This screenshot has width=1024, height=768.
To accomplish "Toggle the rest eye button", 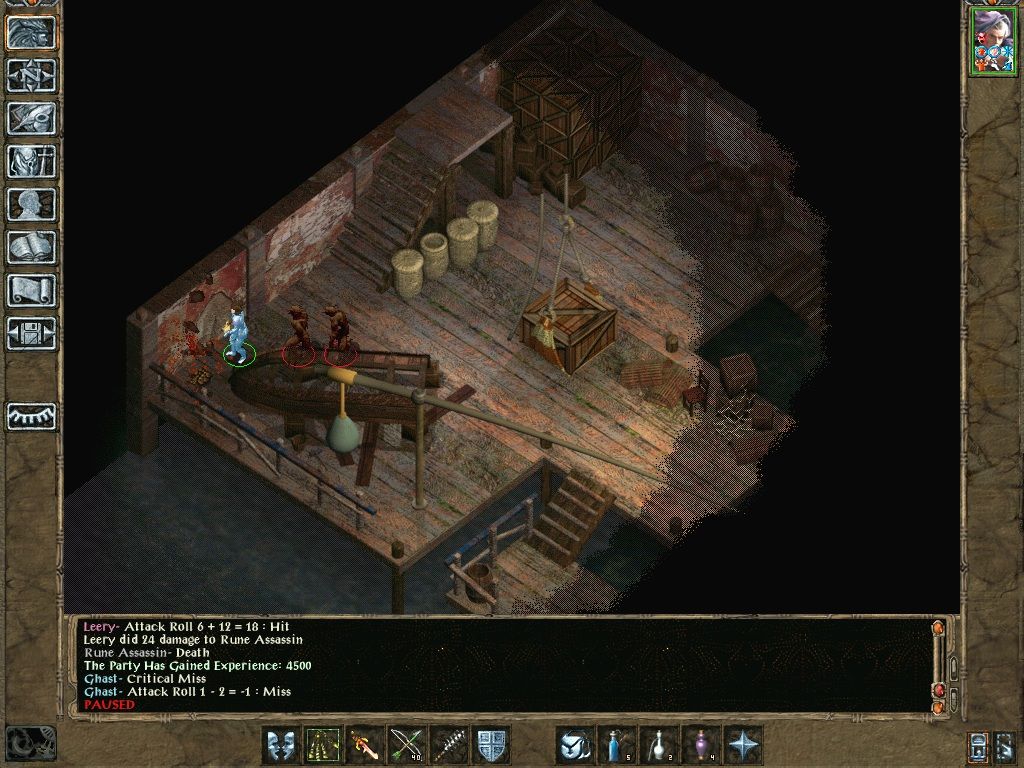I will tap(31, 416).
